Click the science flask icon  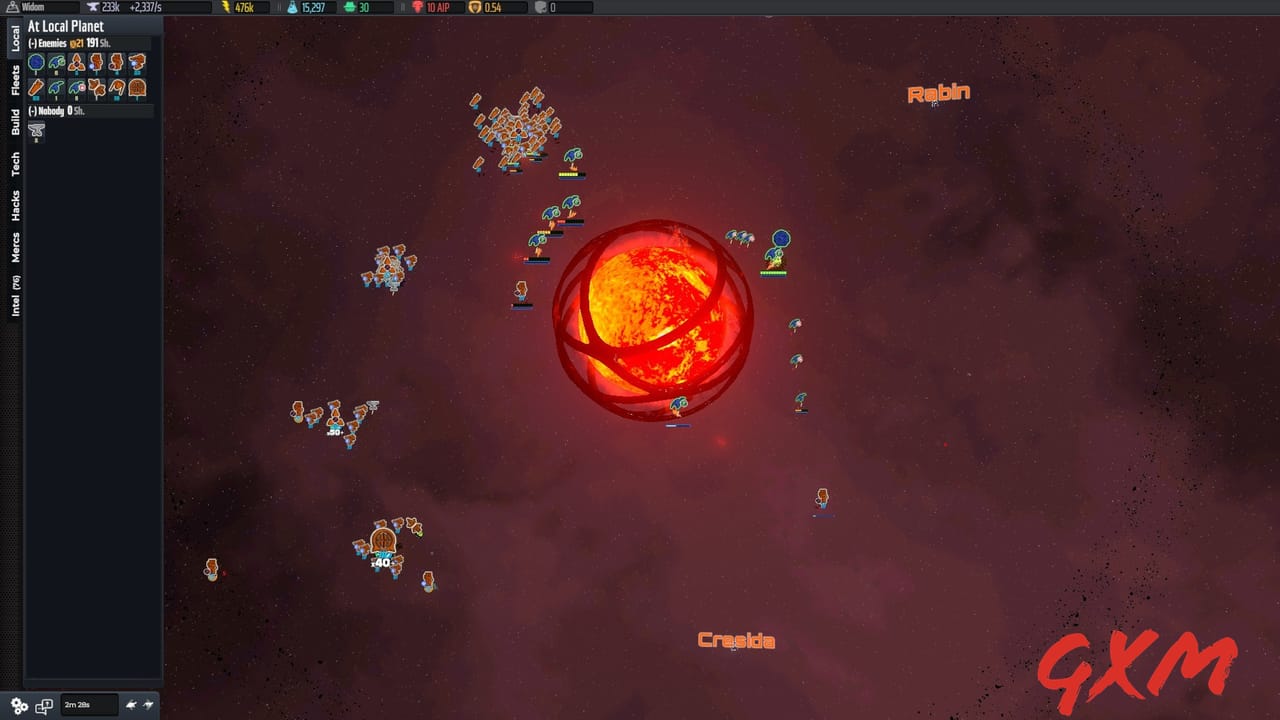click(x=293, y=6)
